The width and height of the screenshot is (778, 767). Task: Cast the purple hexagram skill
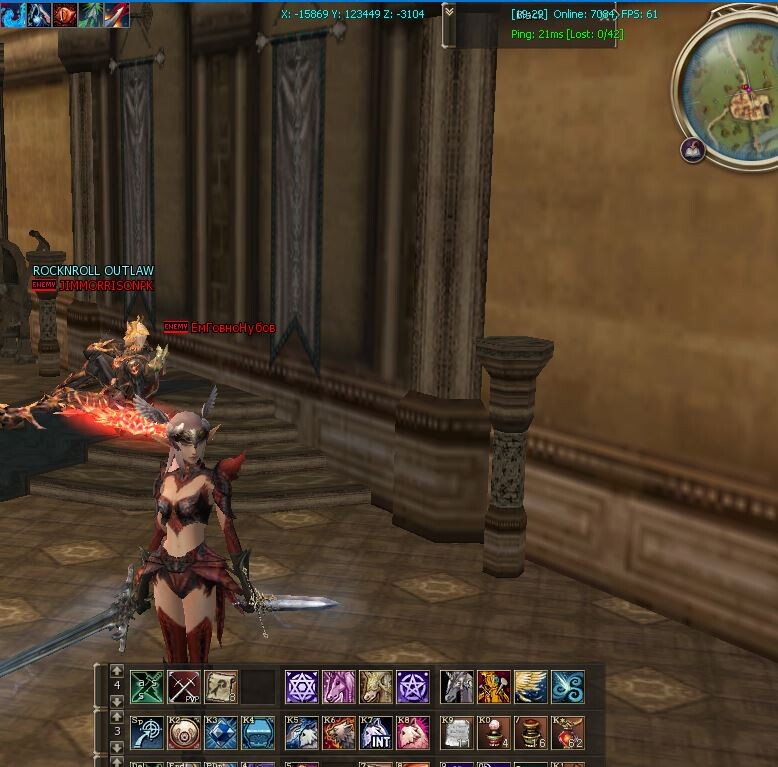pos(302,687)
